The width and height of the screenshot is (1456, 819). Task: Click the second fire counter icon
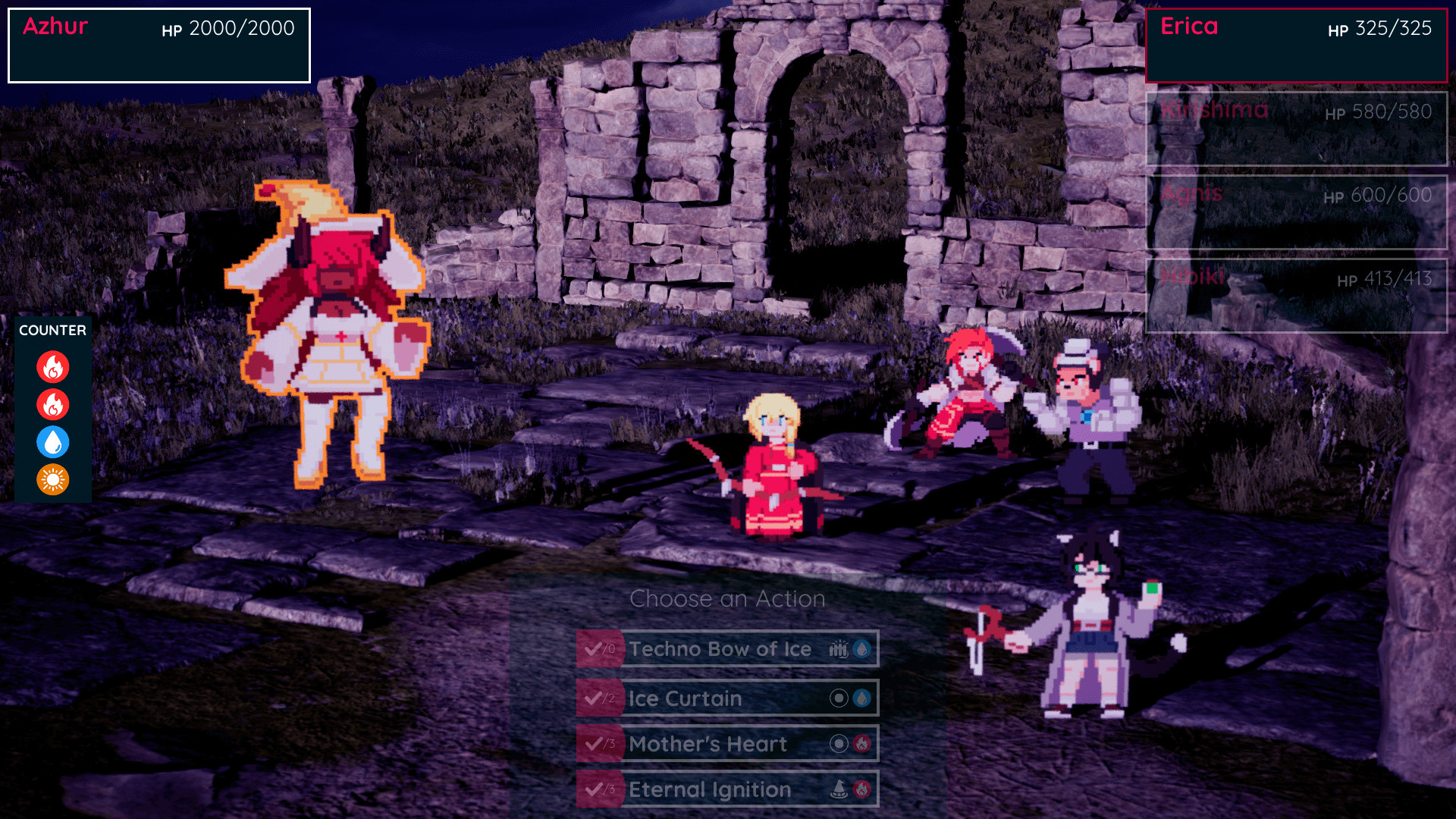pos(53,404)
